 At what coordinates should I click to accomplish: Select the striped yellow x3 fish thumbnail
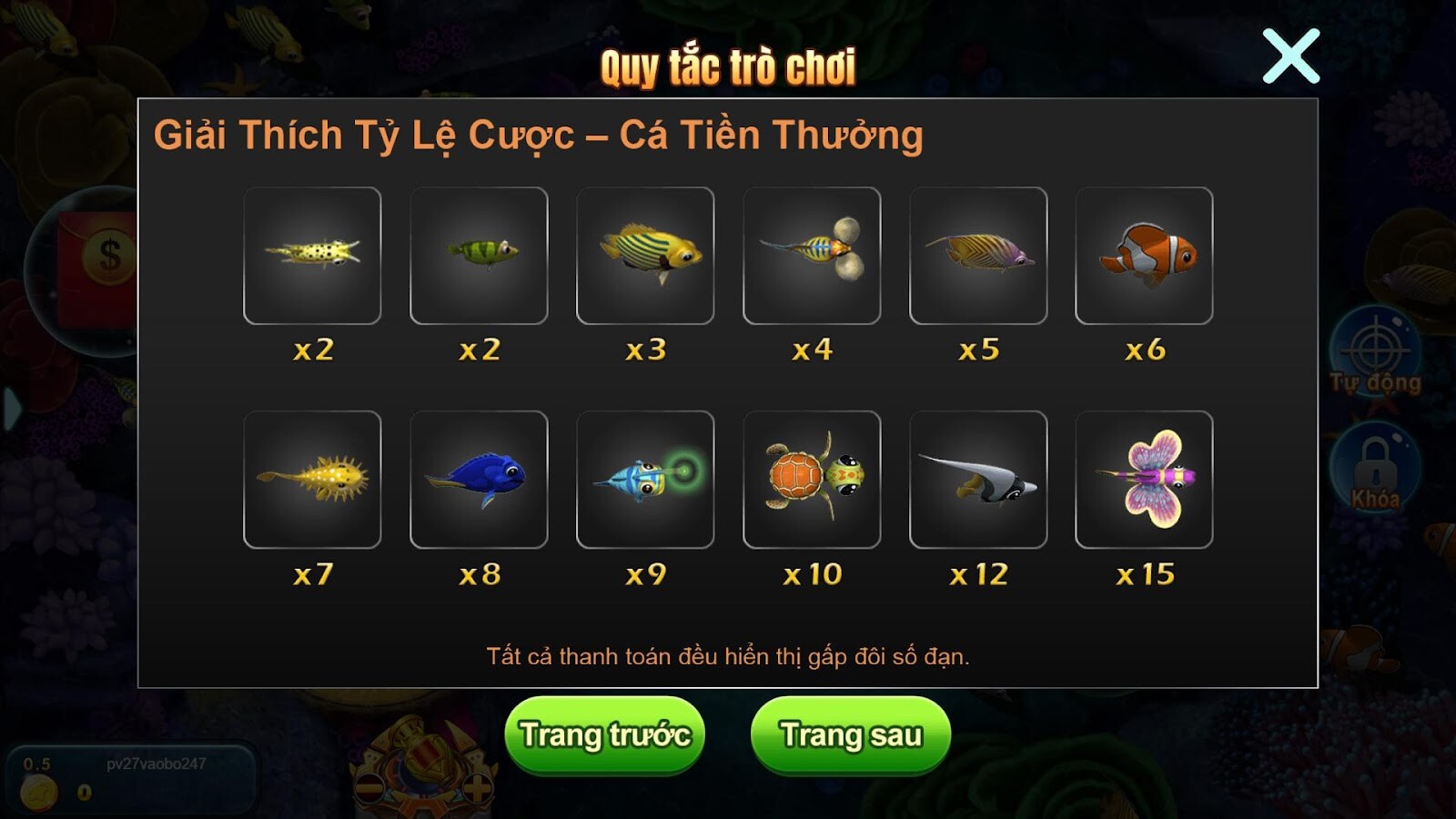click(646, 256)
